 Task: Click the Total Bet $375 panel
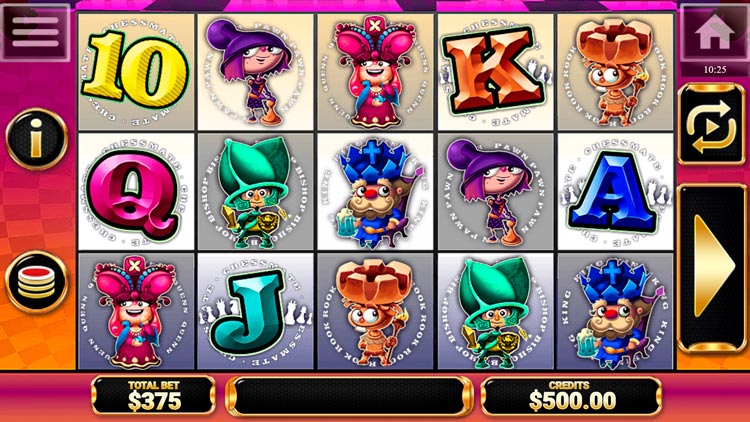(153, 397)
